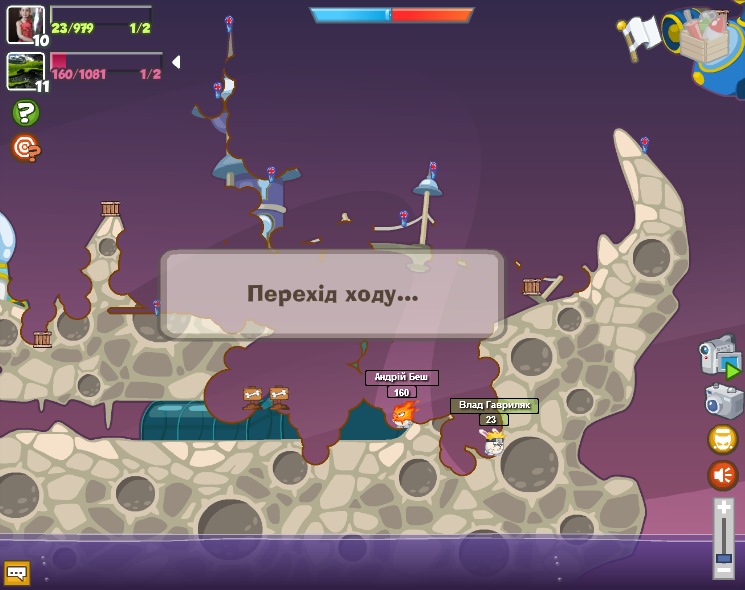Click the blue zoom slider handle
Image resolution: width=745 pixels, height=590 pixels.
click(724, 558)
